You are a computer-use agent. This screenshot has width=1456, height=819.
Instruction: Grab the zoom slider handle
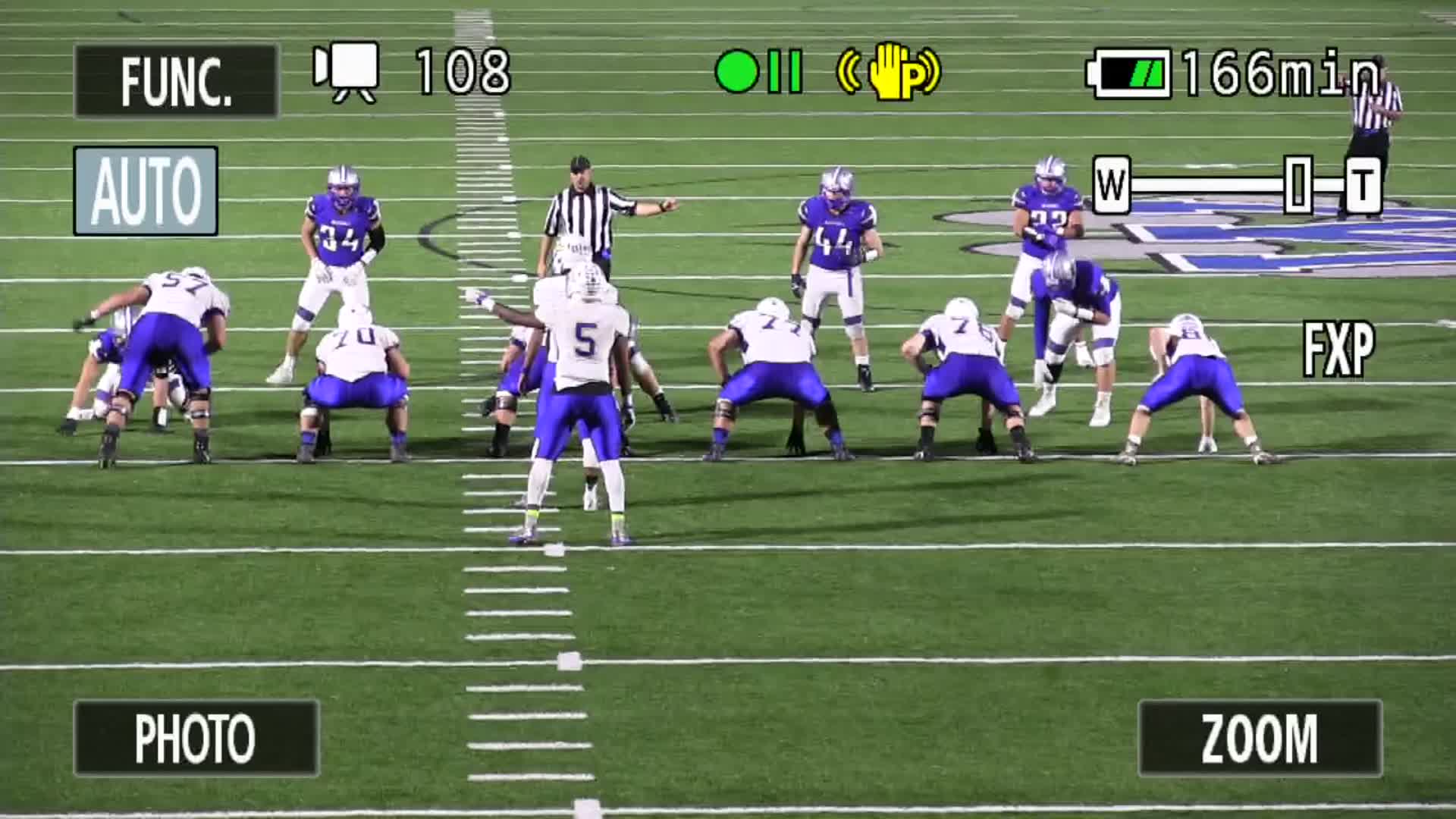point(1298,184)
